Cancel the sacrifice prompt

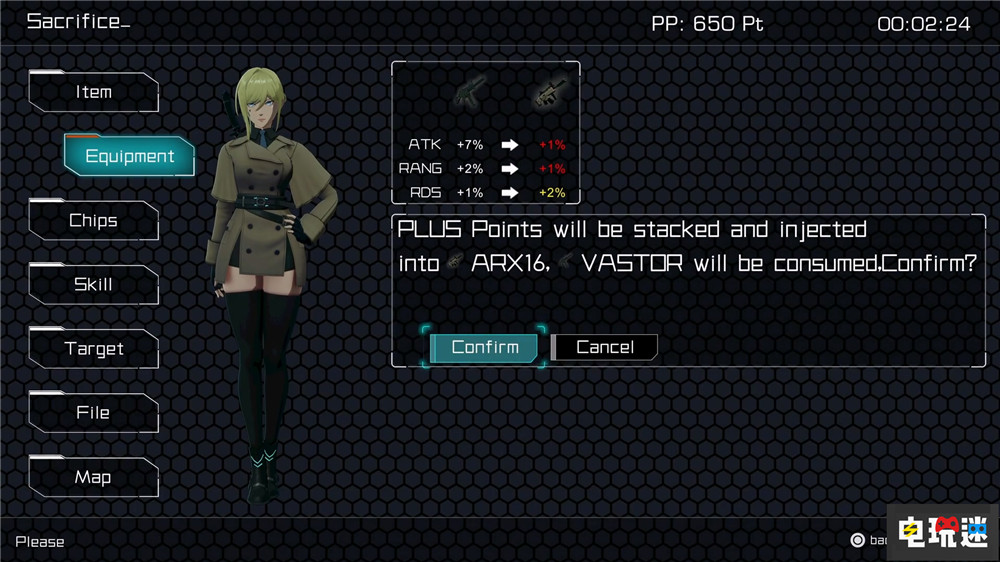point(605,347)
